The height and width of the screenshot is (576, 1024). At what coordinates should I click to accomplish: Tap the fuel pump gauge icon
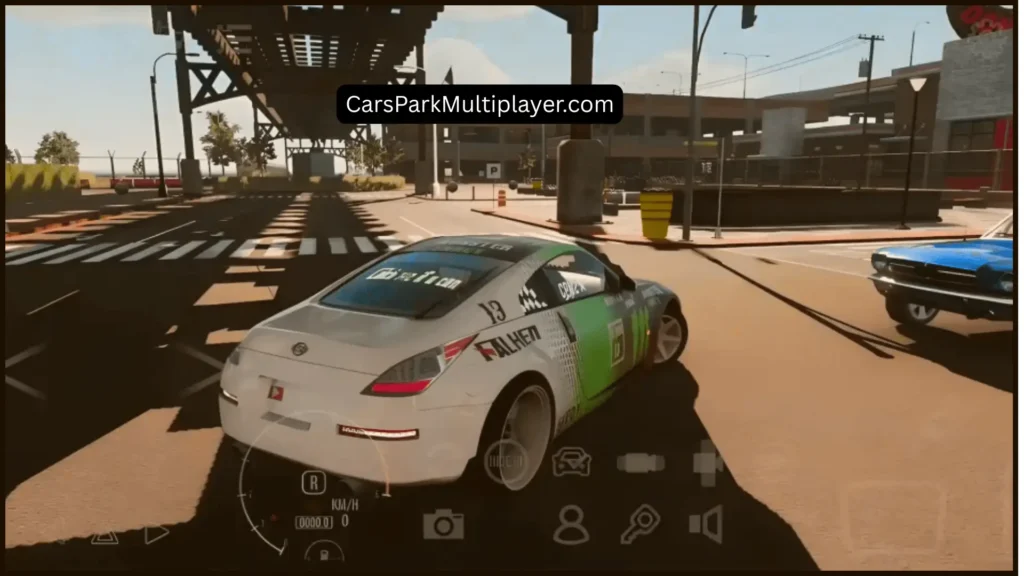click(324, 551)
